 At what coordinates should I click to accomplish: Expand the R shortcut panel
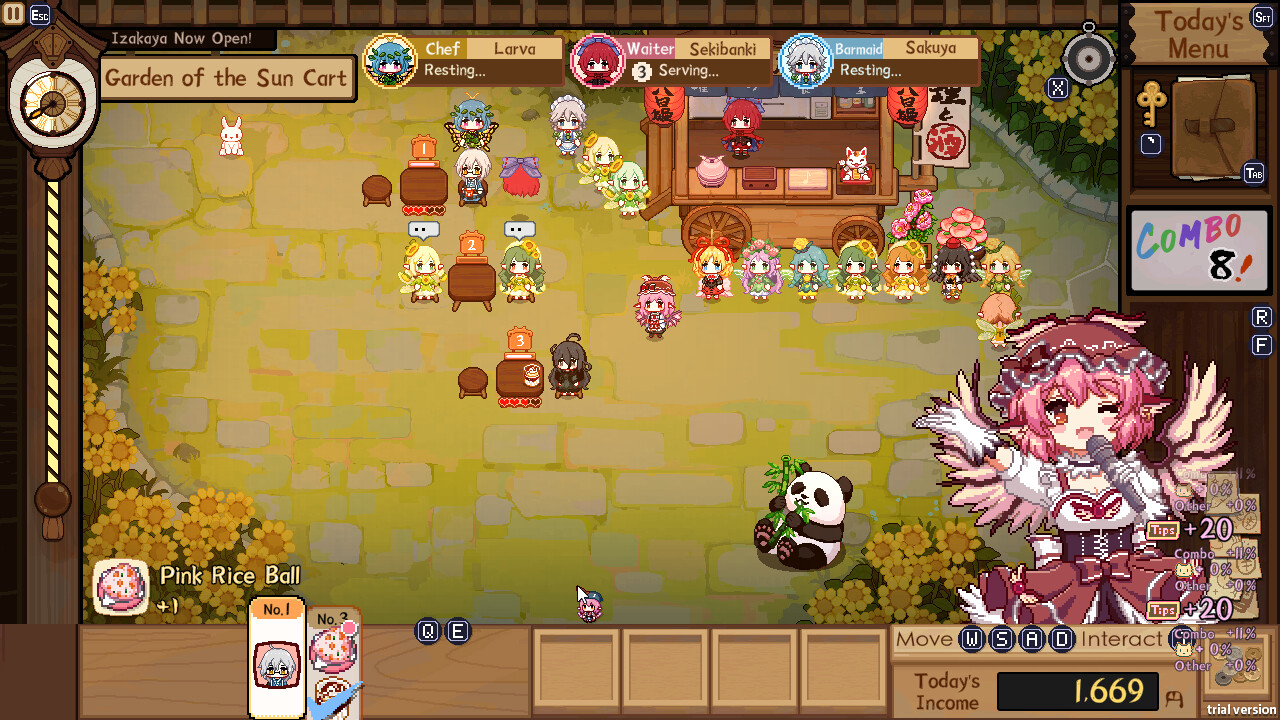tap(1260, 318)
